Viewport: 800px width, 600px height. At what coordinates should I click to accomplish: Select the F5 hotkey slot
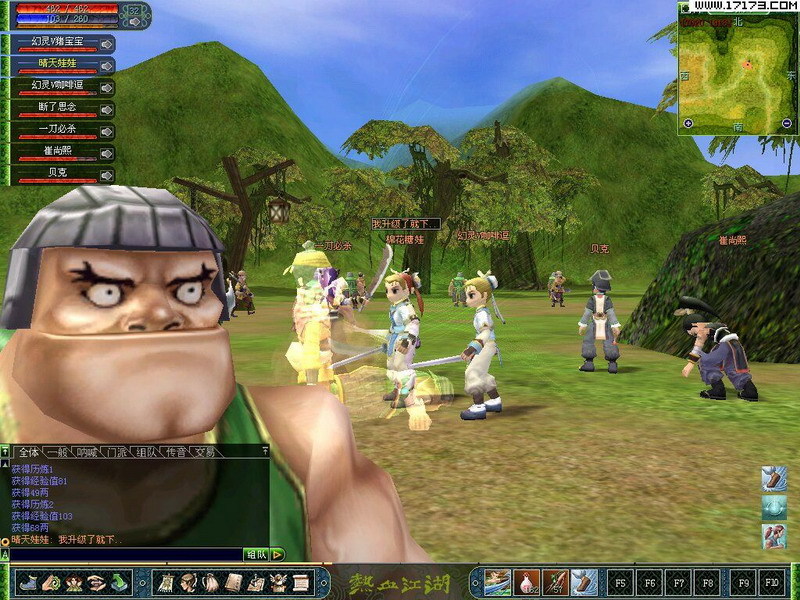click(x=620, y=581)
